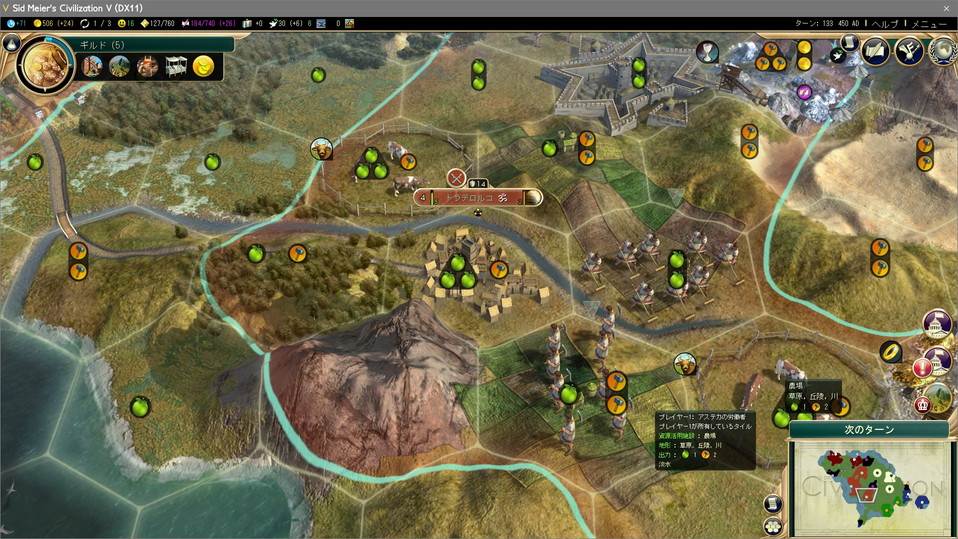Open the globe advisors button
The width and height of the screenshot is (958, 539).
click(x=941, y=50)
